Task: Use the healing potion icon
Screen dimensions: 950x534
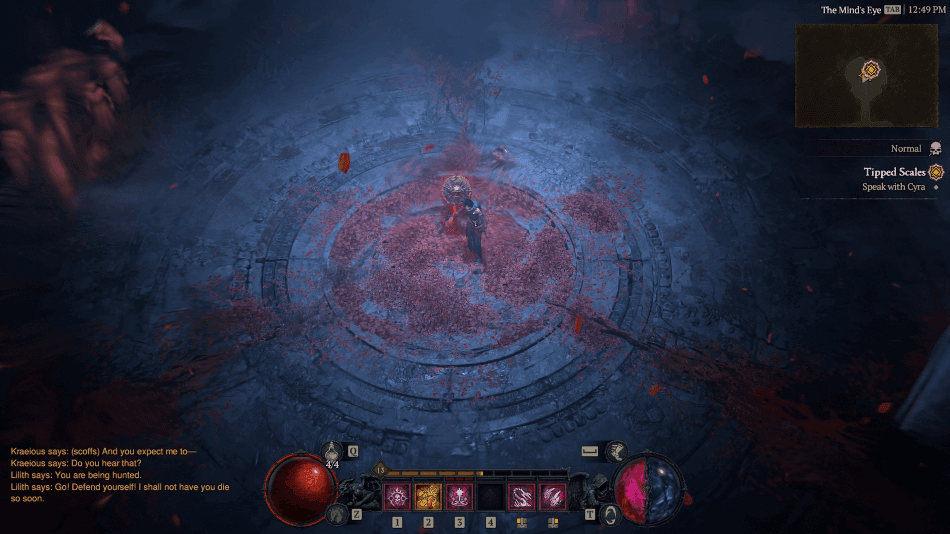Action: [x=333, y=452]
